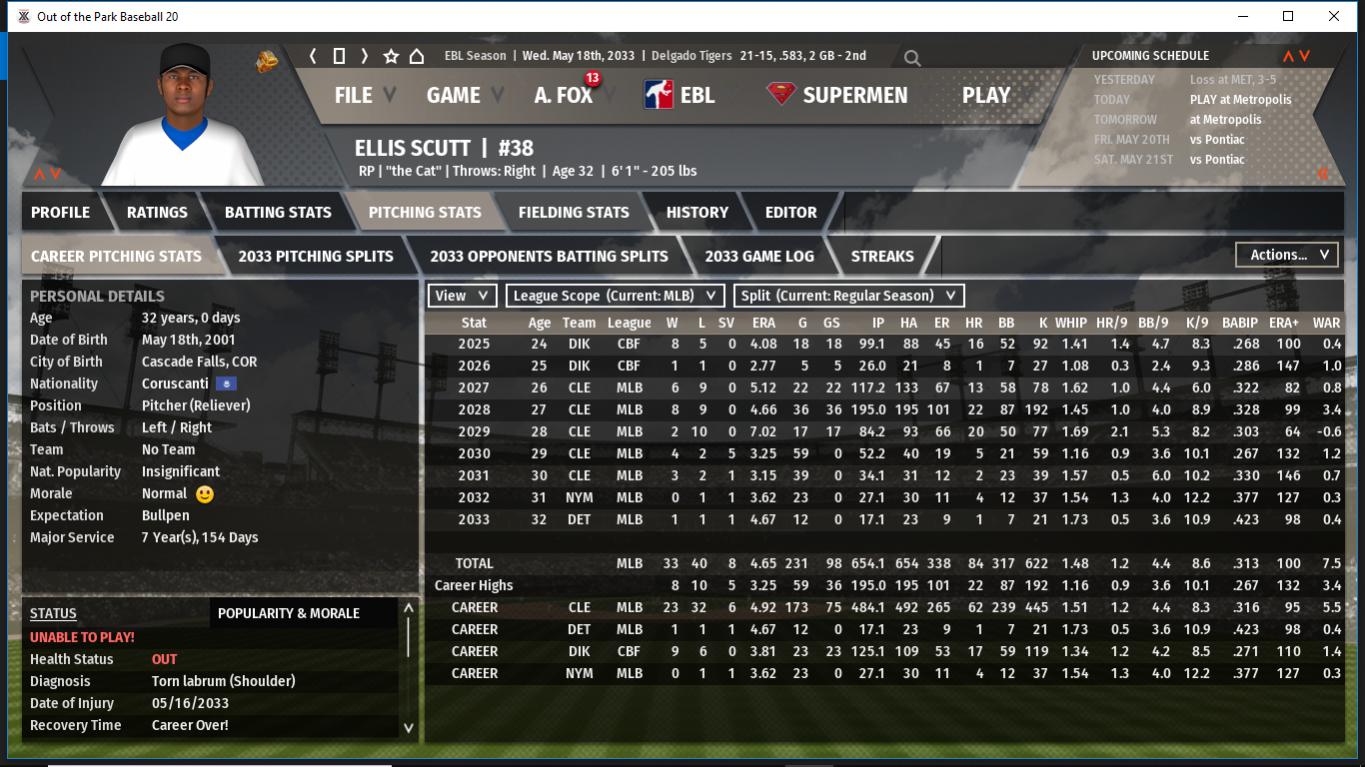
Task: Switch to the PROFILE tab
Action: coord(60,212)
